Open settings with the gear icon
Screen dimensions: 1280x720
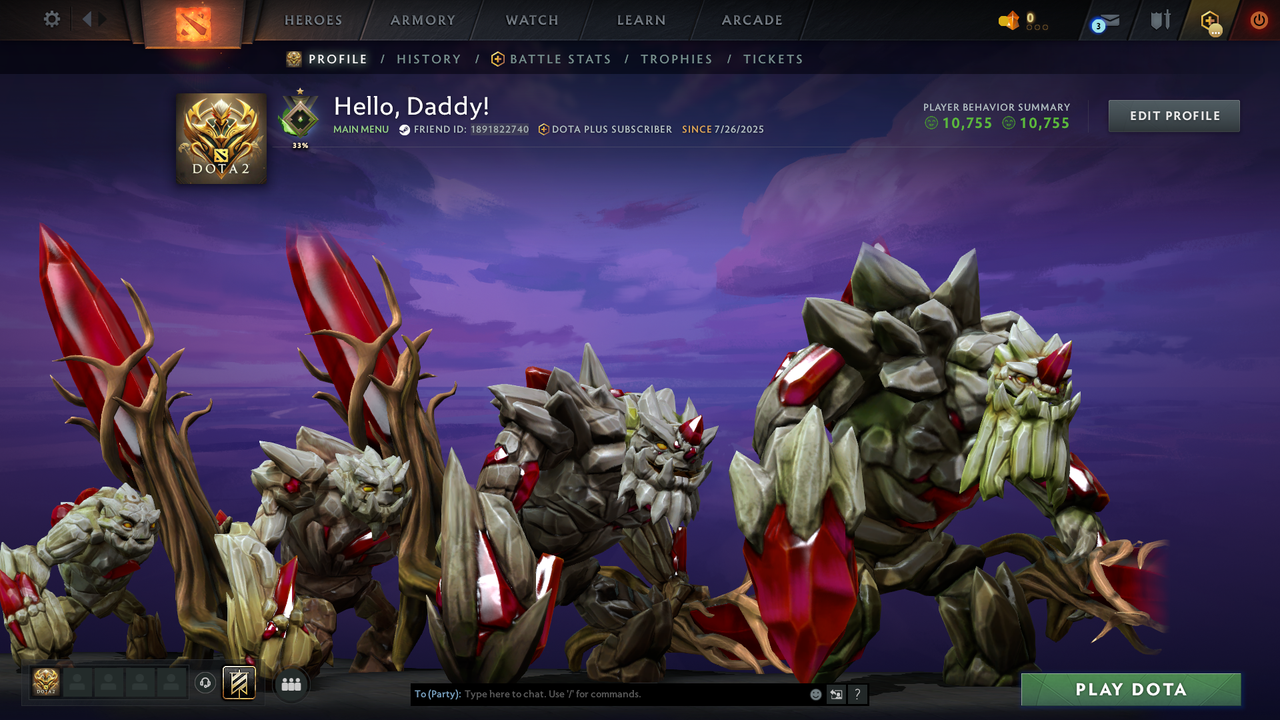click(51, 18)
